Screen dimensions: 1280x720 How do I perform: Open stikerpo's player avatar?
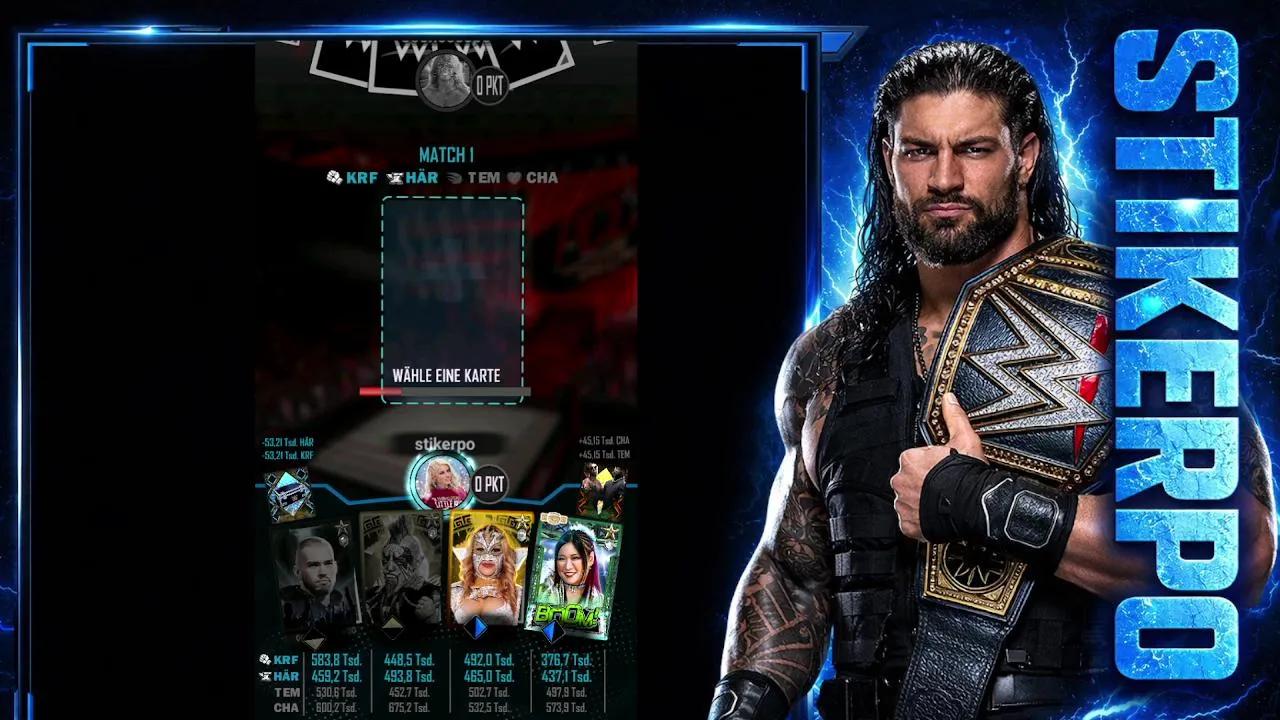click(x=442, y=482)
